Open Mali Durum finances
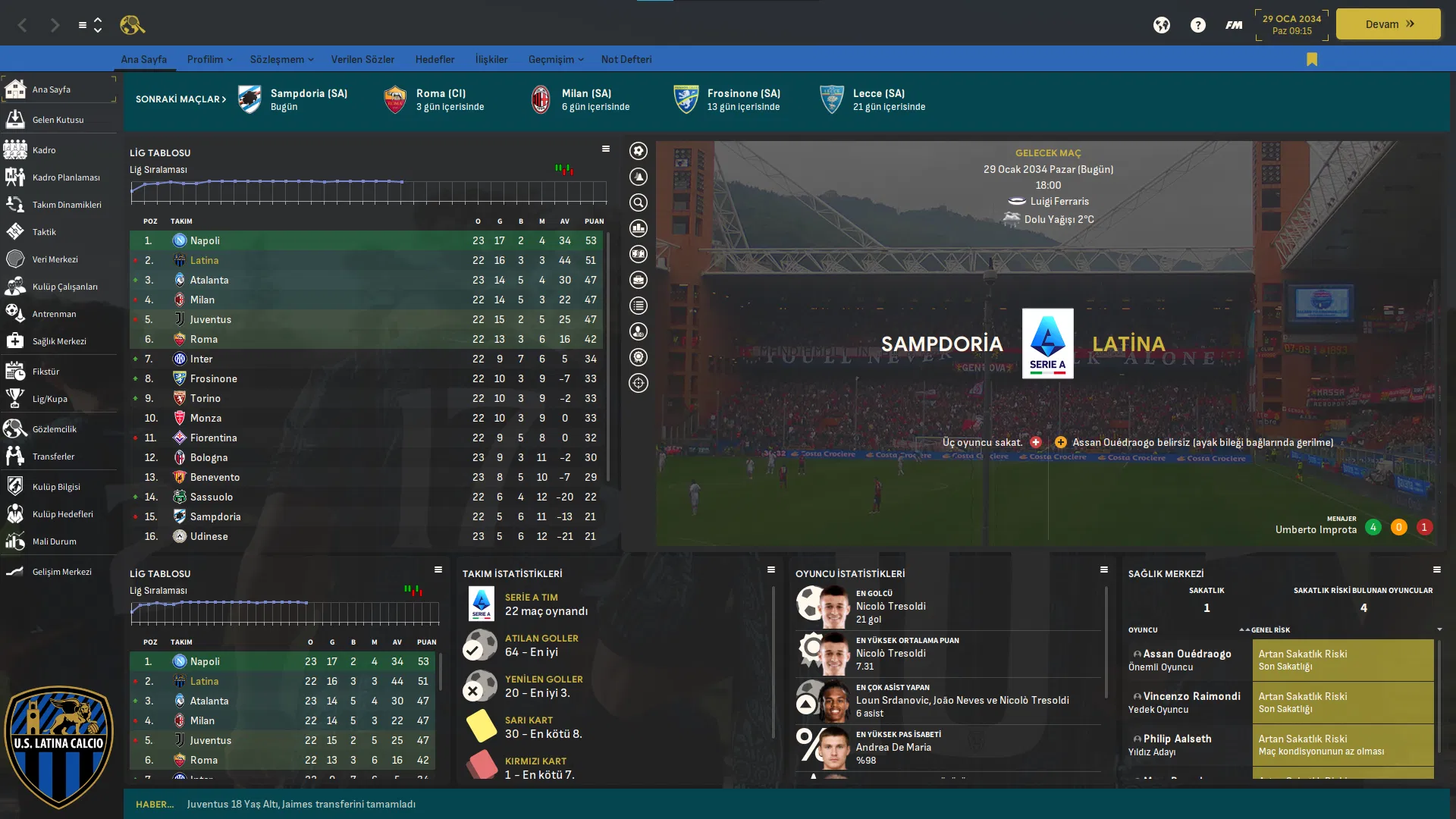1456x819 pixels. 54,541
